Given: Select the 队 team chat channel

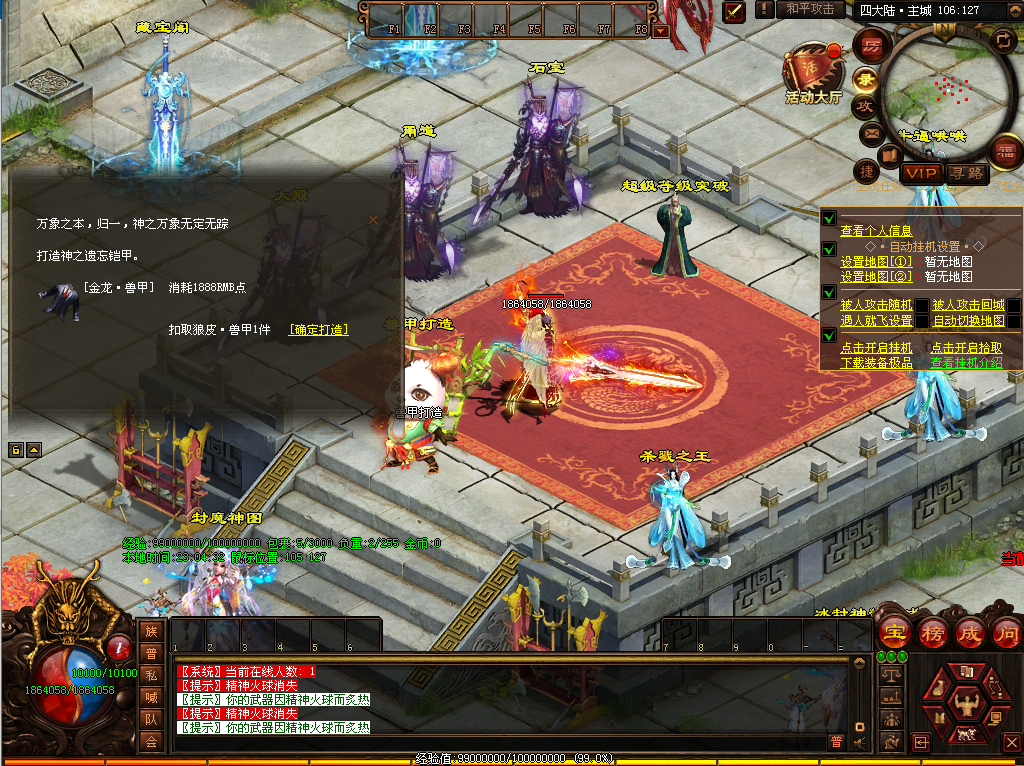Looking at the screenshot, I should (150, 719).
